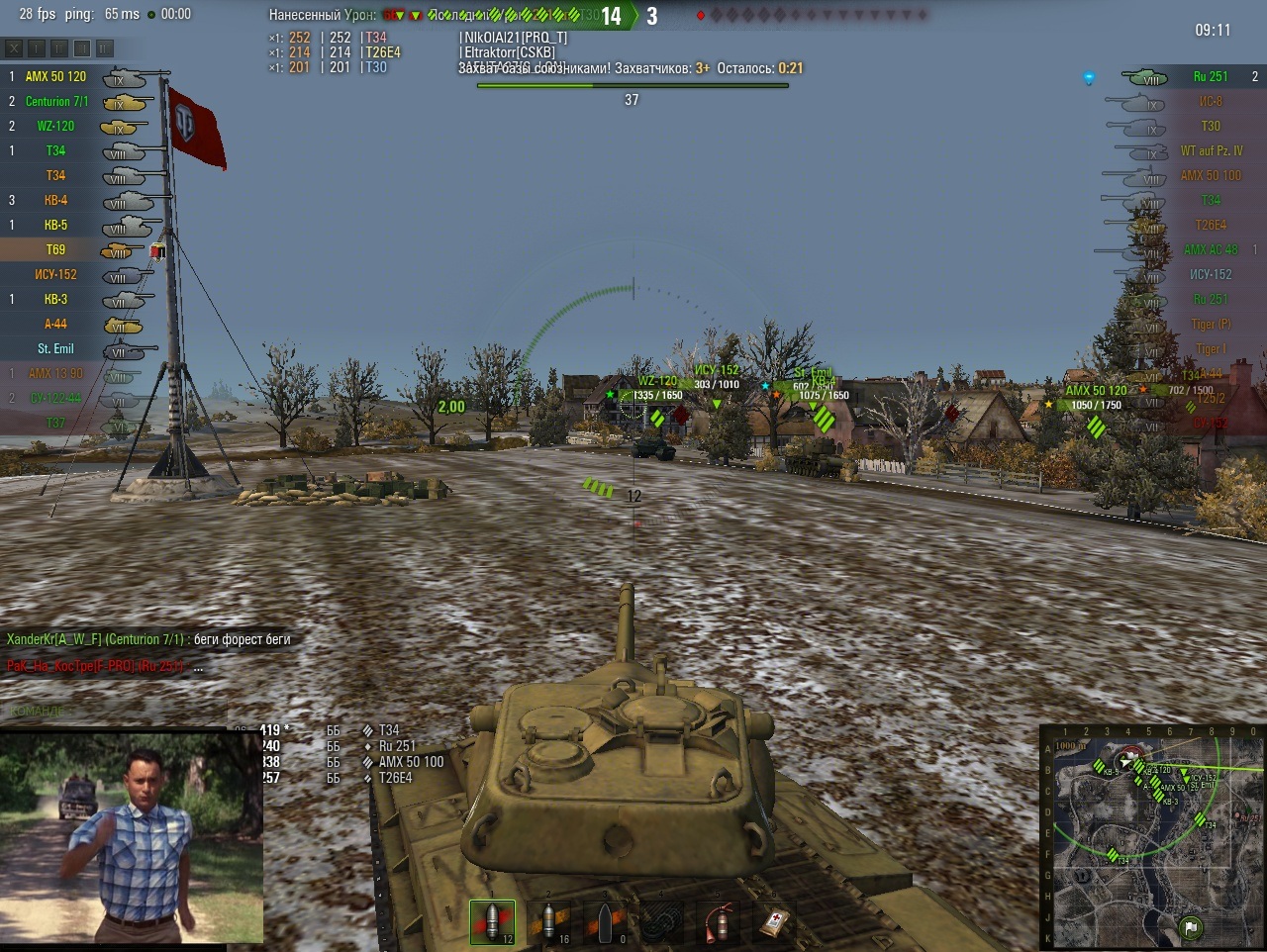This screenshot has width=1267, height=952.
Task: Switch to the shell type with 16 rounds
Action: tap(547, 922)
